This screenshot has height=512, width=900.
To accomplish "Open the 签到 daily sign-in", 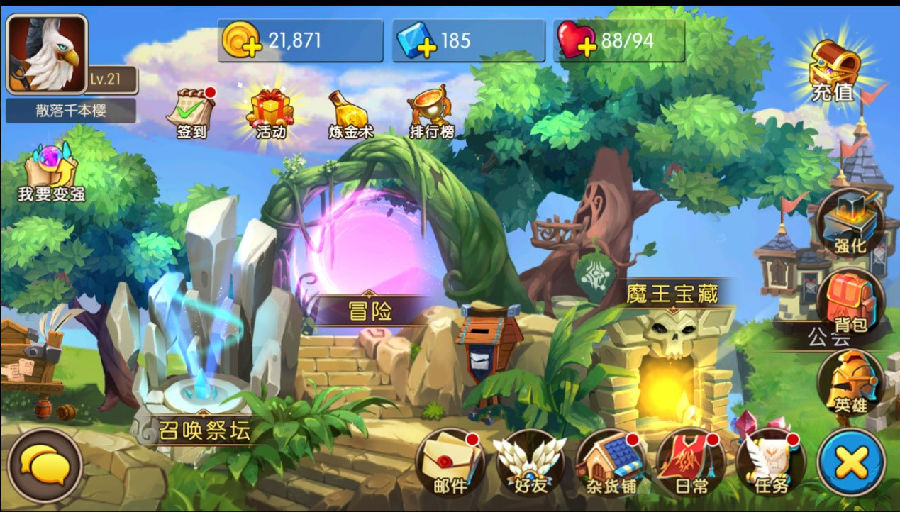I will click(x=193, y=112).
